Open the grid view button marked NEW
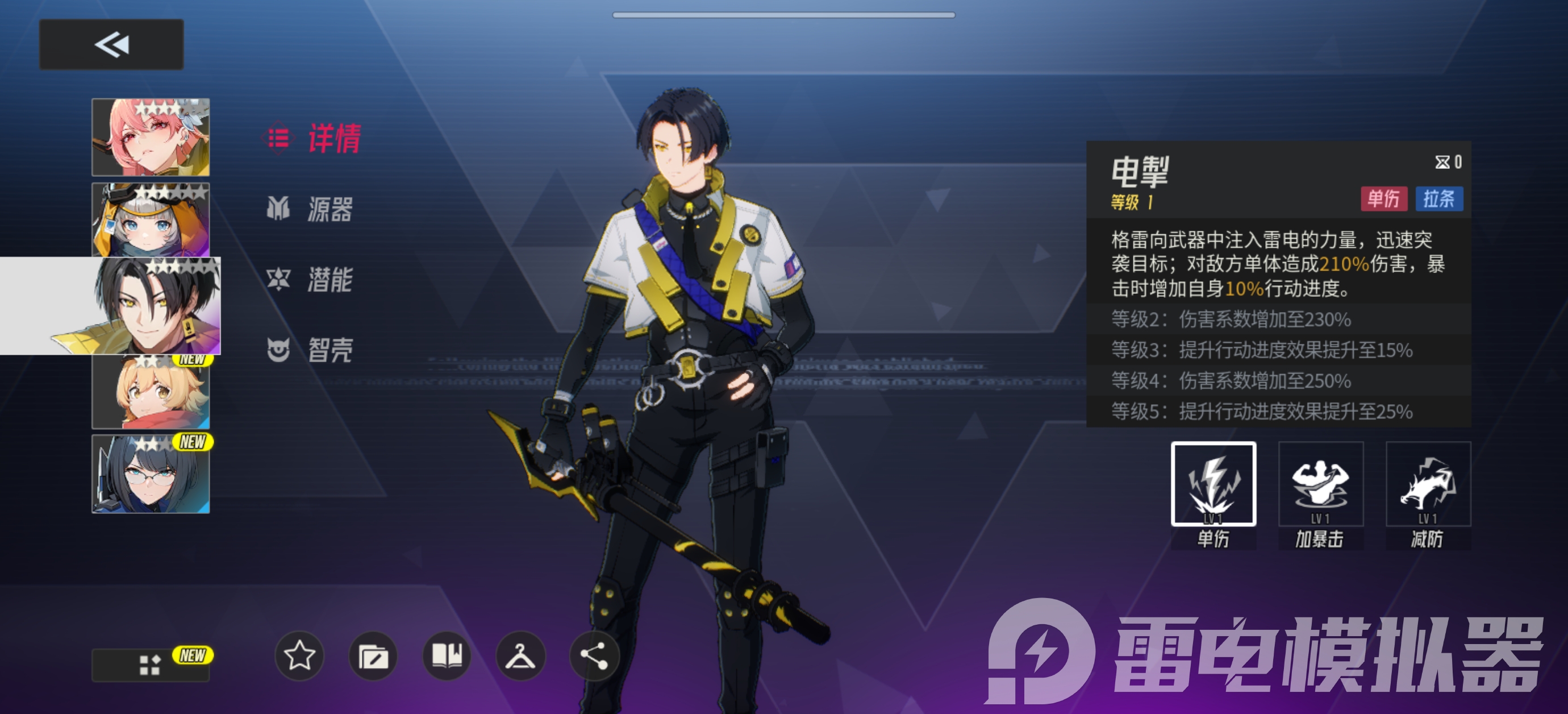 [x=151, y=665]
